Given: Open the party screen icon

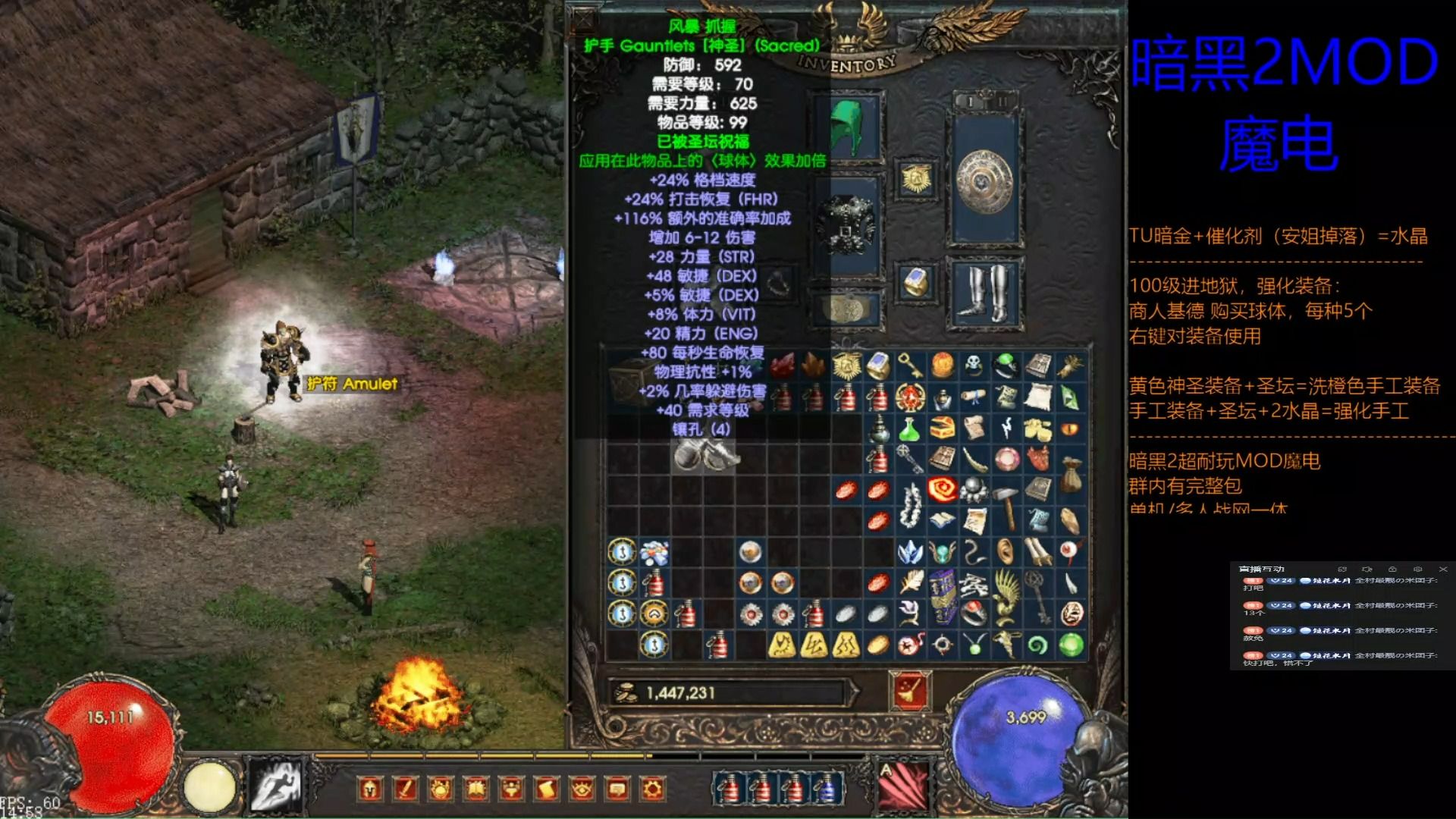Looking at the screenshot, I should [x=512, y=789].
